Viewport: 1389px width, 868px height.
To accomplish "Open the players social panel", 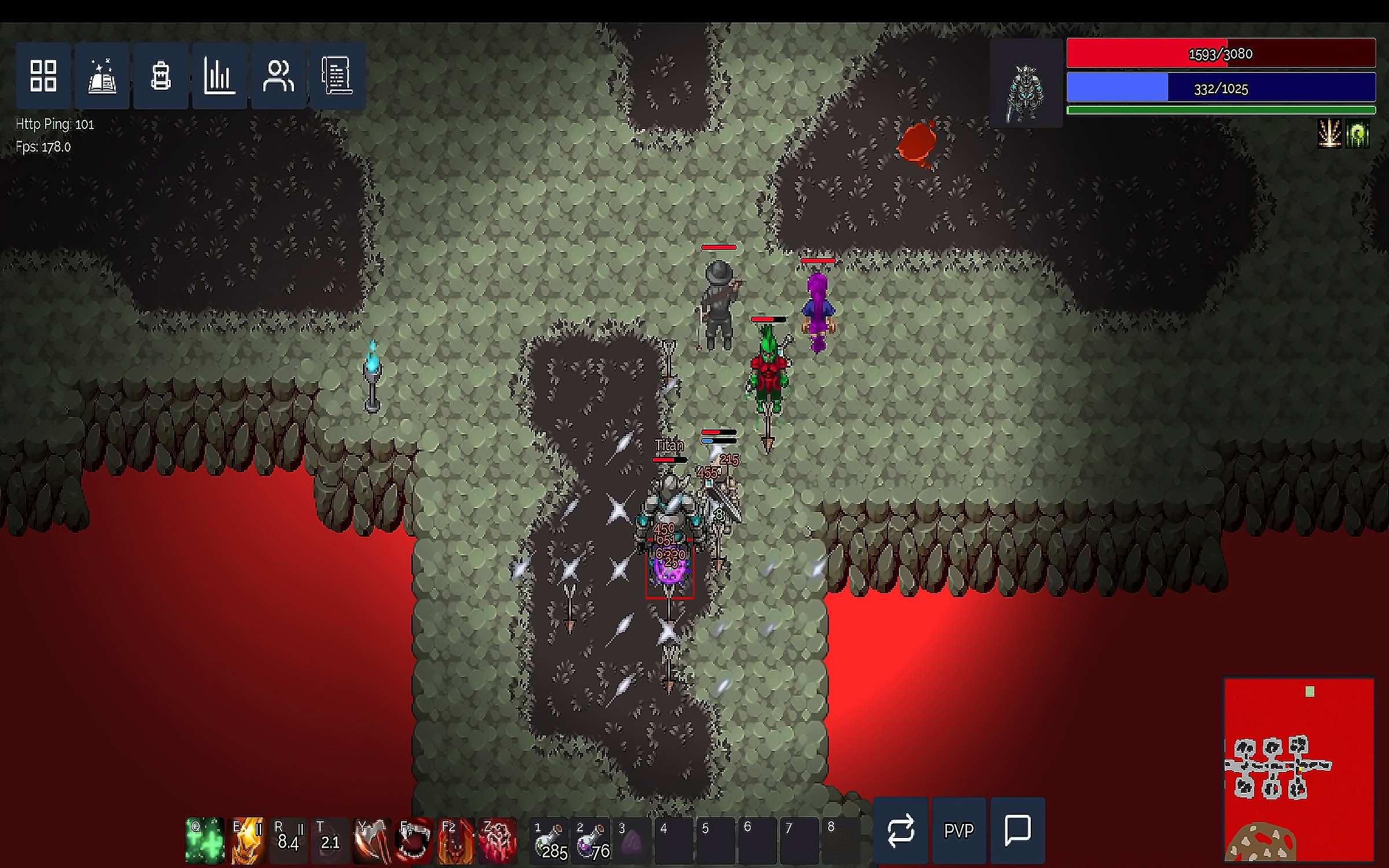I will tap(278, 76).
